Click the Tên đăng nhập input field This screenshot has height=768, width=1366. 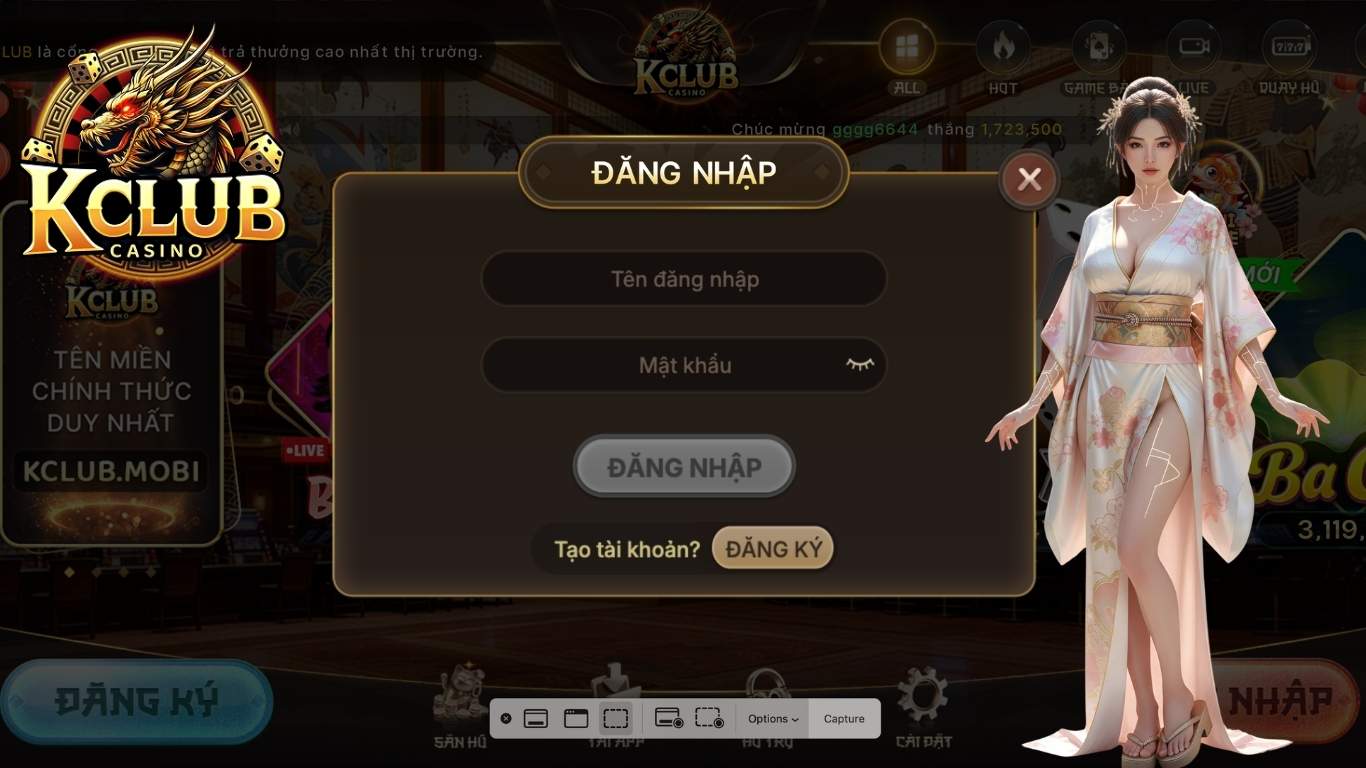point(683,279)
